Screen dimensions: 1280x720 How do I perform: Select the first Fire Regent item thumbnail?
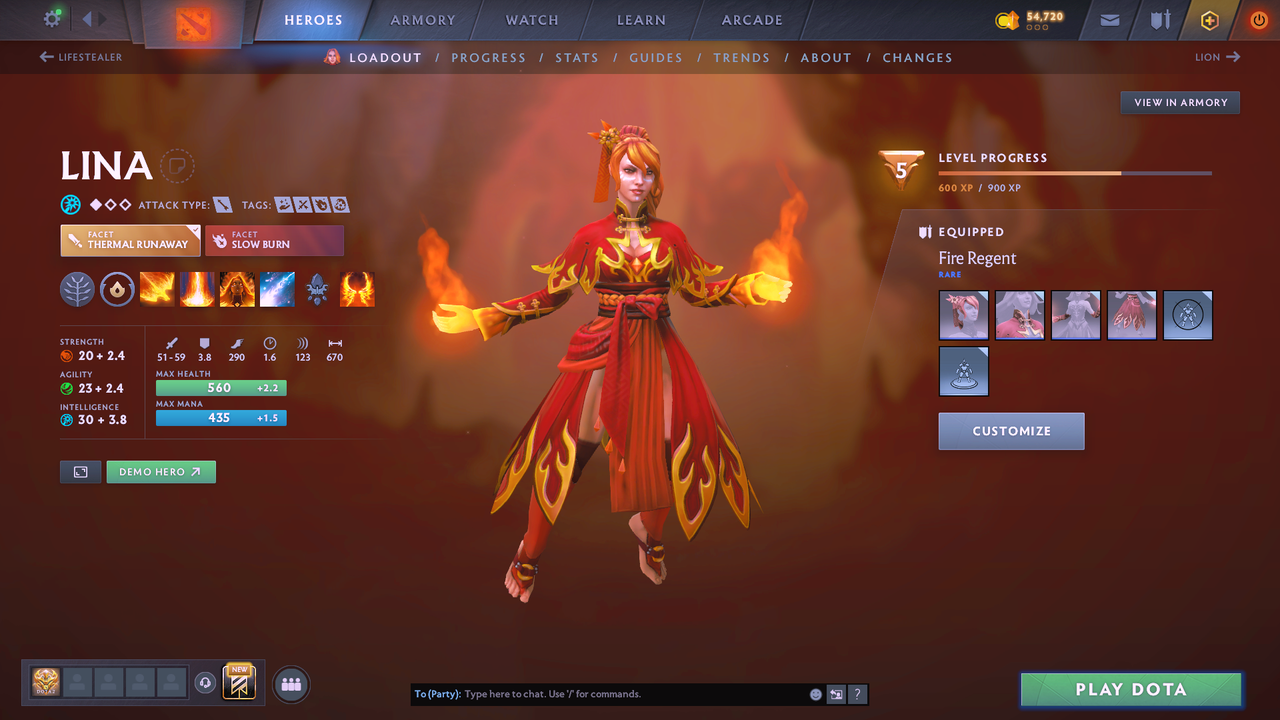click(x=963, y=314)
